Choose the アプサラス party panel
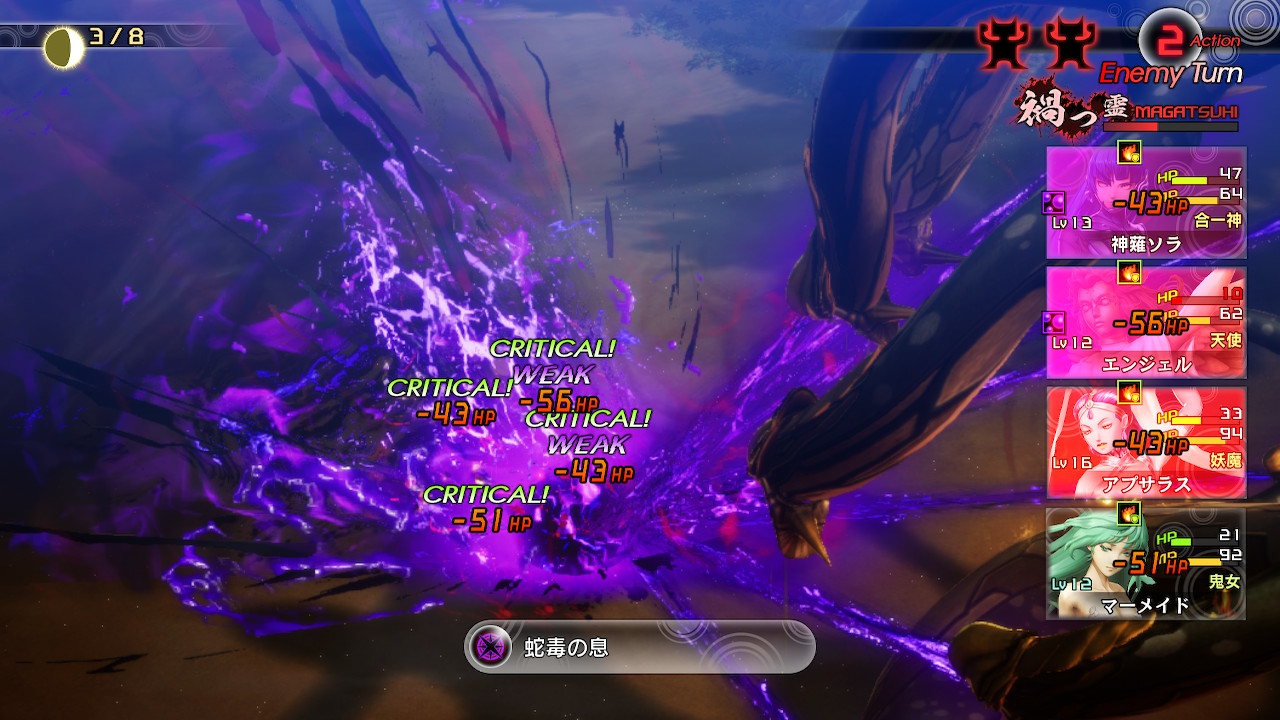Viewport: 1280px width, 720px height. click(1146, 442)
